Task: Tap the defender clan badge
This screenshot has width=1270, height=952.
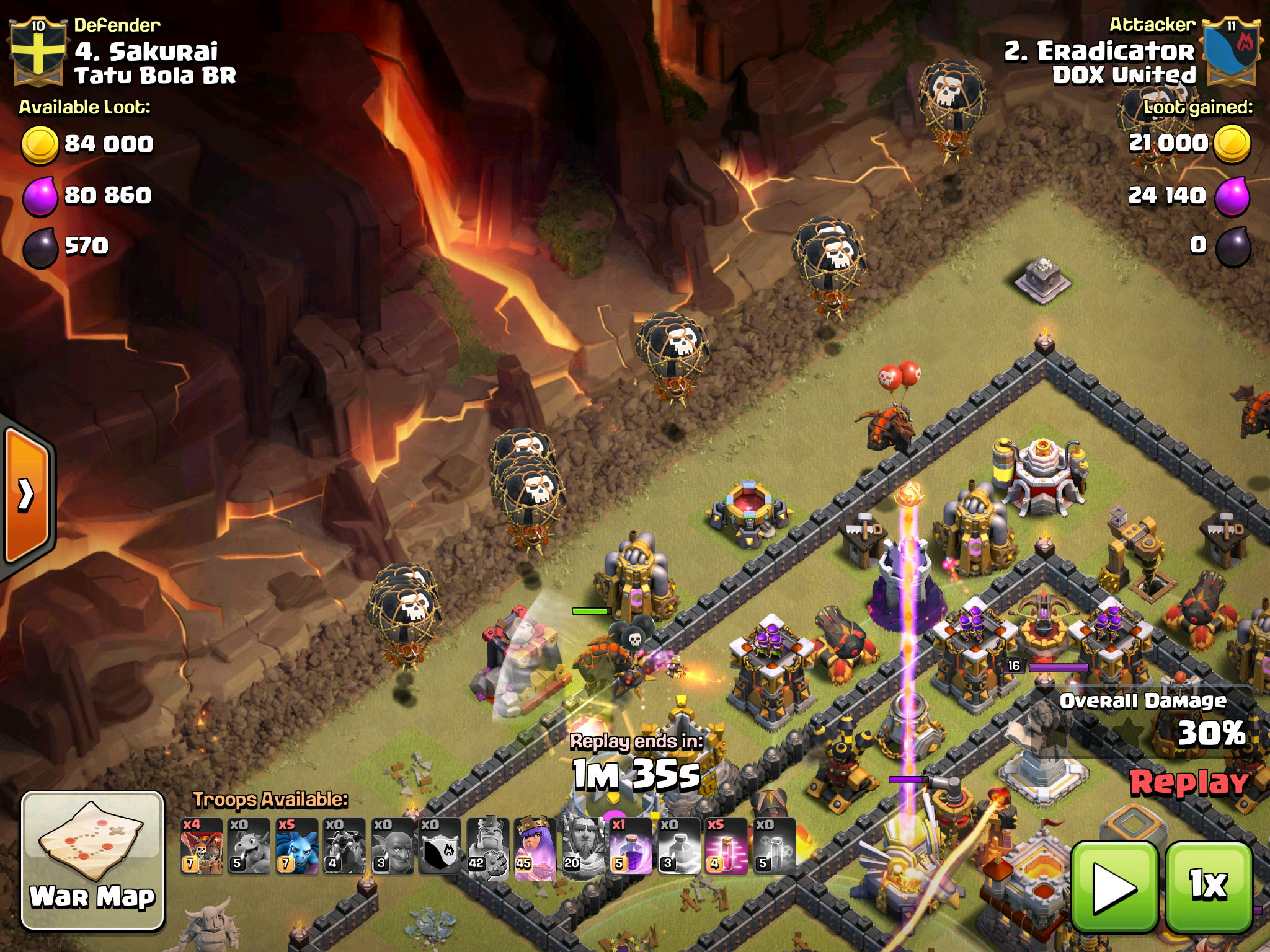Action: (x=37, y=51)
